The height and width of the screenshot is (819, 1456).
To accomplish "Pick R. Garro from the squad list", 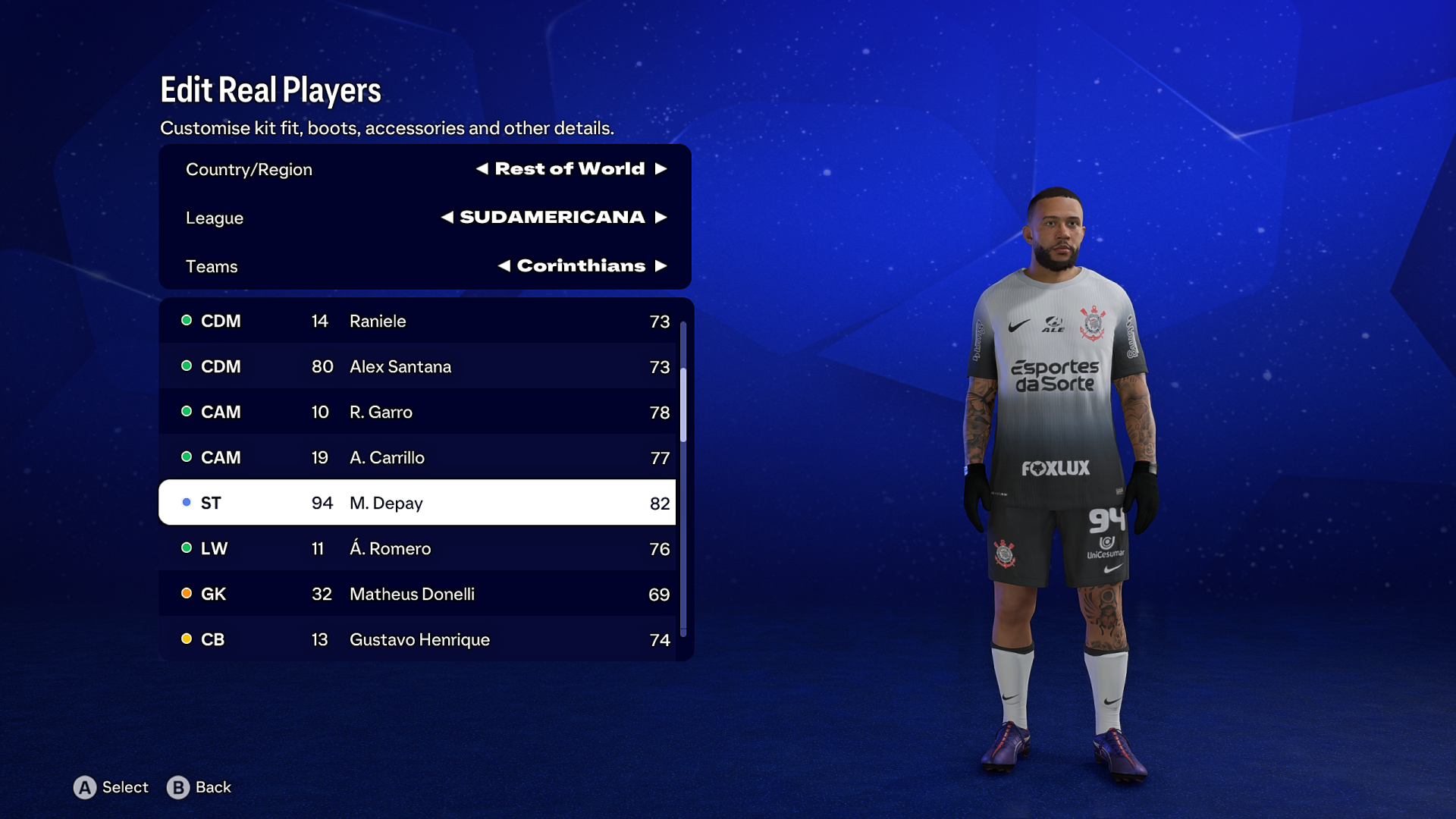I will point(417,412).
